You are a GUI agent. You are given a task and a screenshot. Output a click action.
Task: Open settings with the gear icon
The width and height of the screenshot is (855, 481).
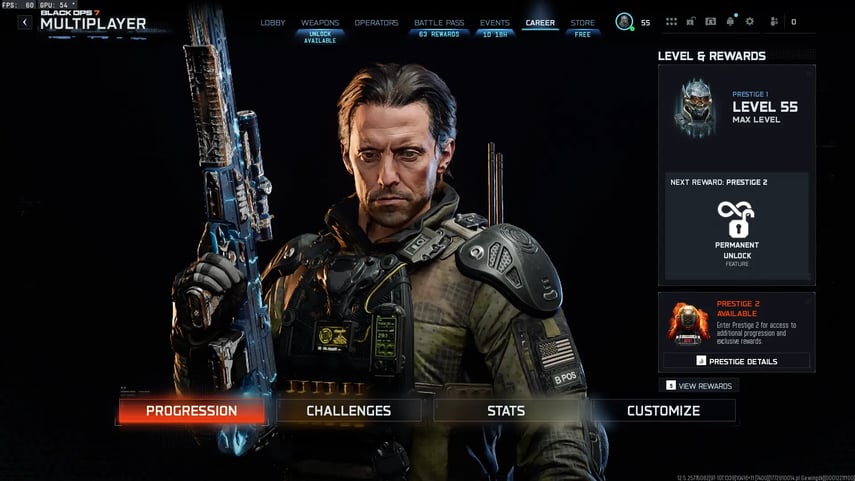click(x=750, y=22)
